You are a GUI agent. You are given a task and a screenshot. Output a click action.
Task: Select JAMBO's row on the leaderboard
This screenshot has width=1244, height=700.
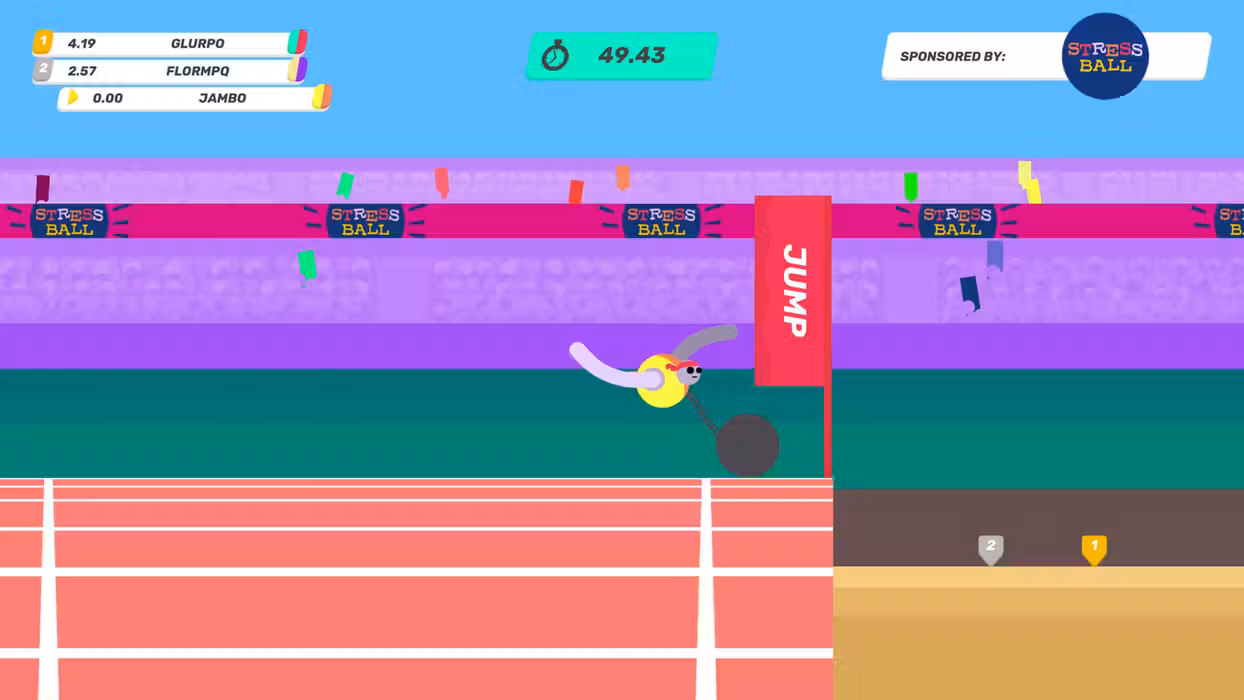pyautogui.click(x=195, y=98)
